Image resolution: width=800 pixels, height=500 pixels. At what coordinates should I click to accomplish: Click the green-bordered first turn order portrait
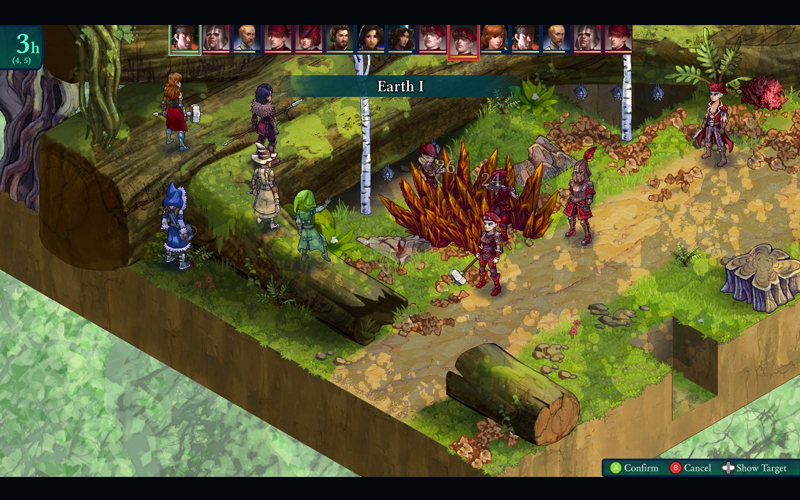[x=185, y=39]
